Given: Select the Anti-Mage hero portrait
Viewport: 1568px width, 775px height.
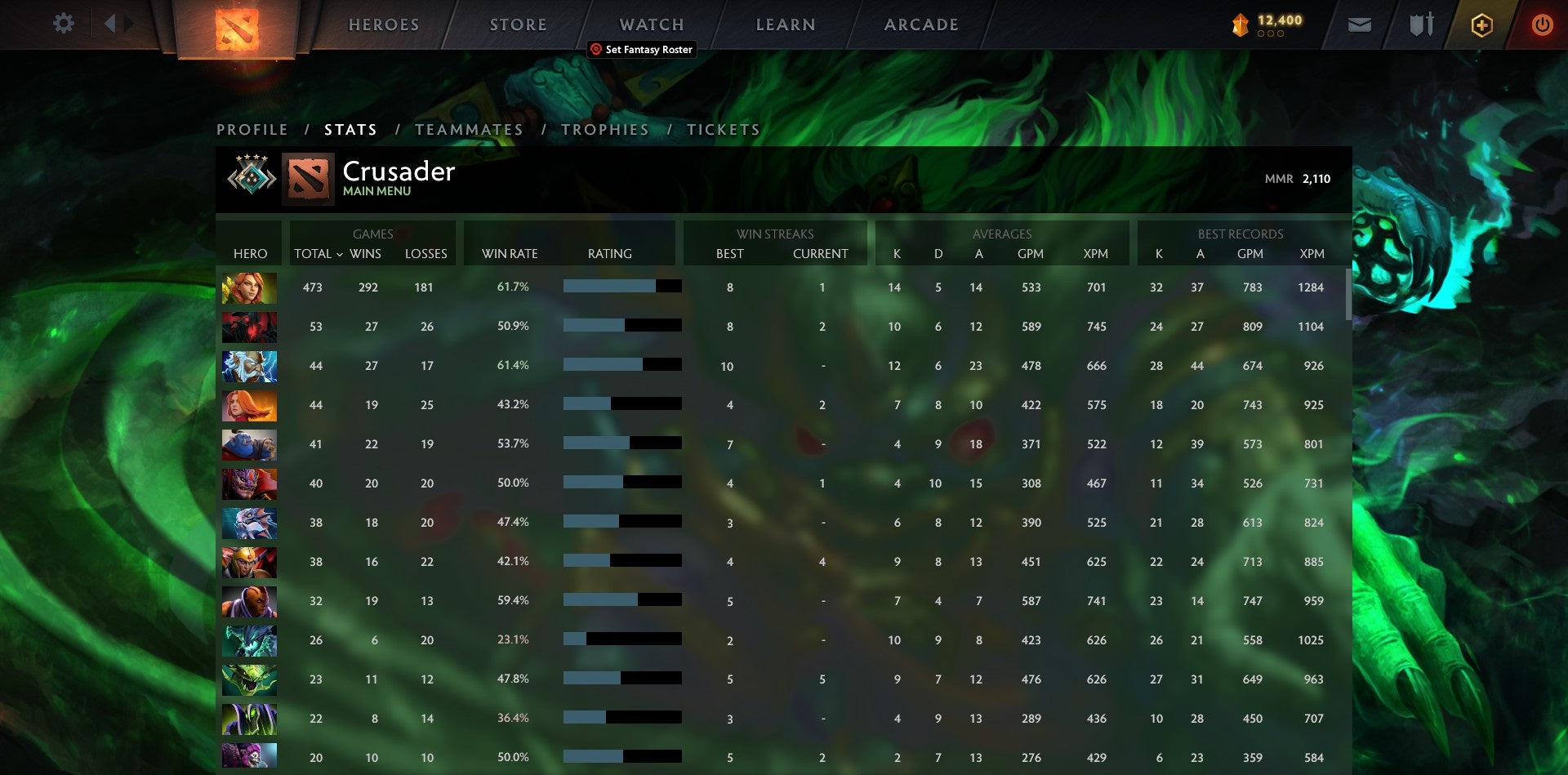Looking at the screenshot, I should coord(249,600).
